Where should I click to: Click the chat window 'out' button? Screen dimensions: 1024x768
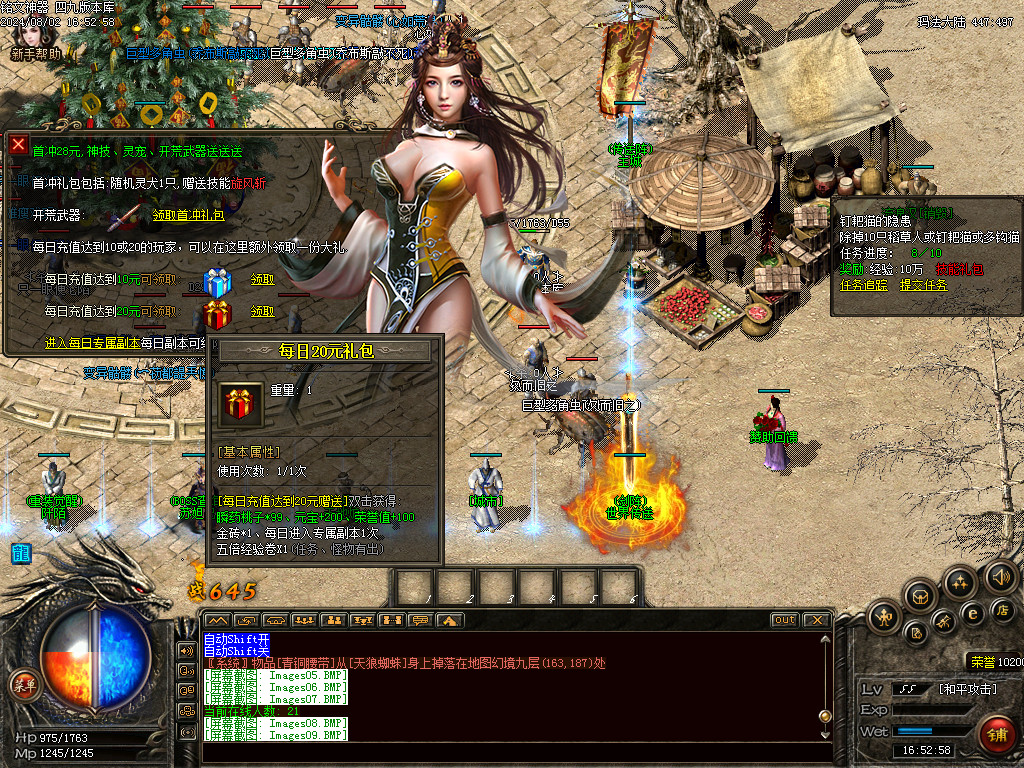(785, 620)
